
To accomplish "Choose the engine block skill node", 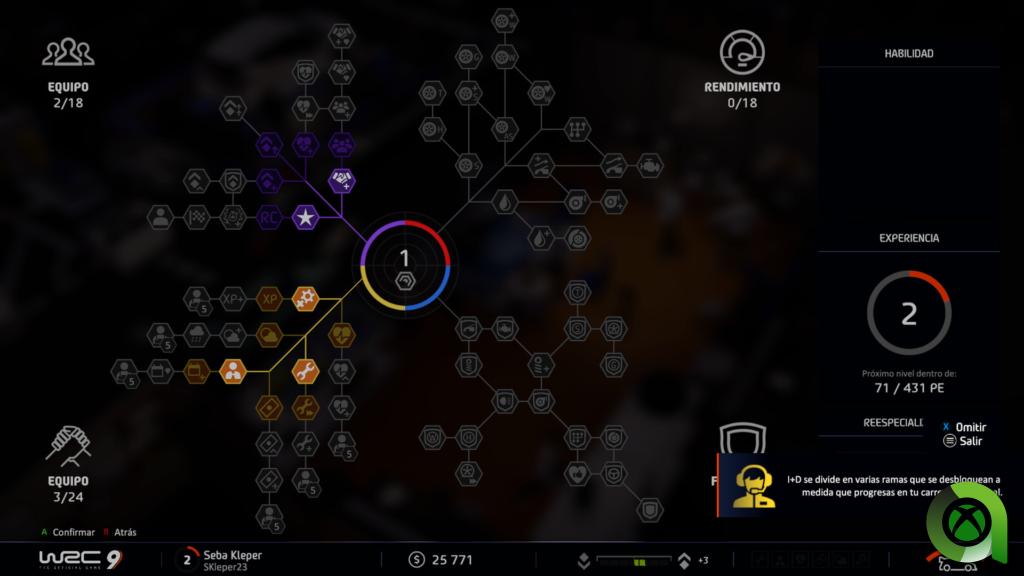I will coord(651,163).
